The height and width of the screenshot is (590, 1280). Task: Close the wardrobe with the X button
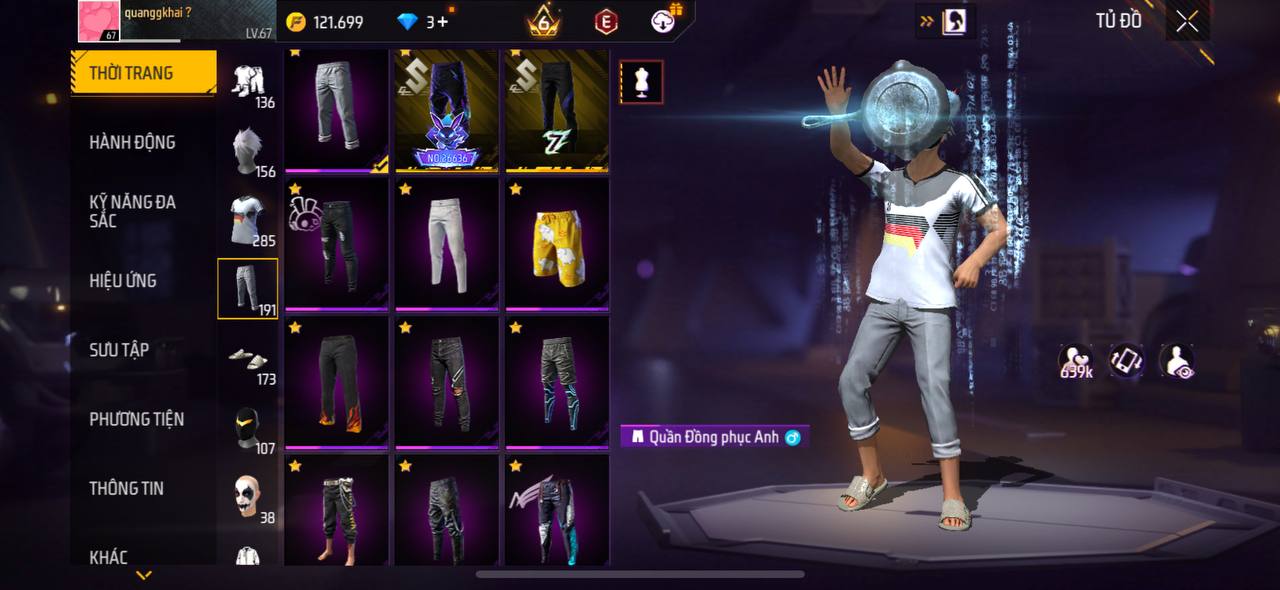tap(1187, 22)
